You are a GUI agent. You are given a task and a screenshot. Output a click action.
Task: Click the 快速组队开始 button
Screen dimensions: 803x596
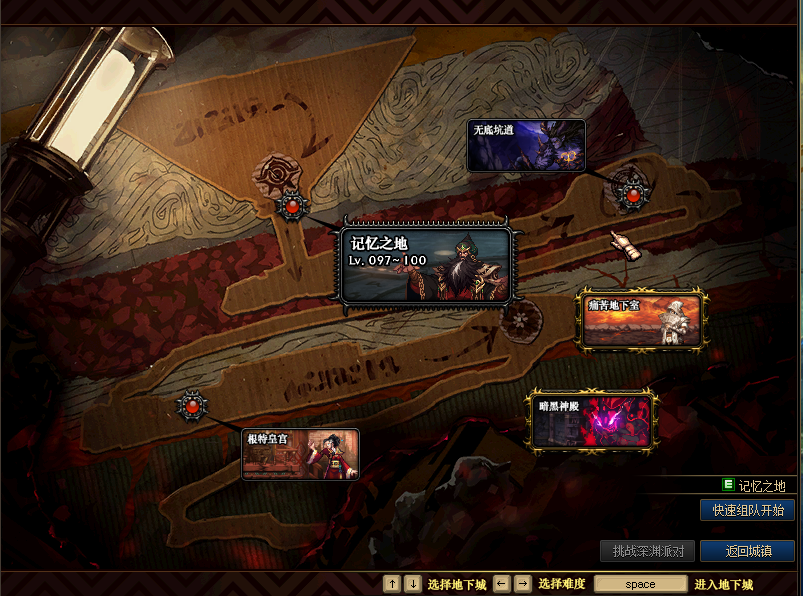pyautogui.click(x=747, y=510)
